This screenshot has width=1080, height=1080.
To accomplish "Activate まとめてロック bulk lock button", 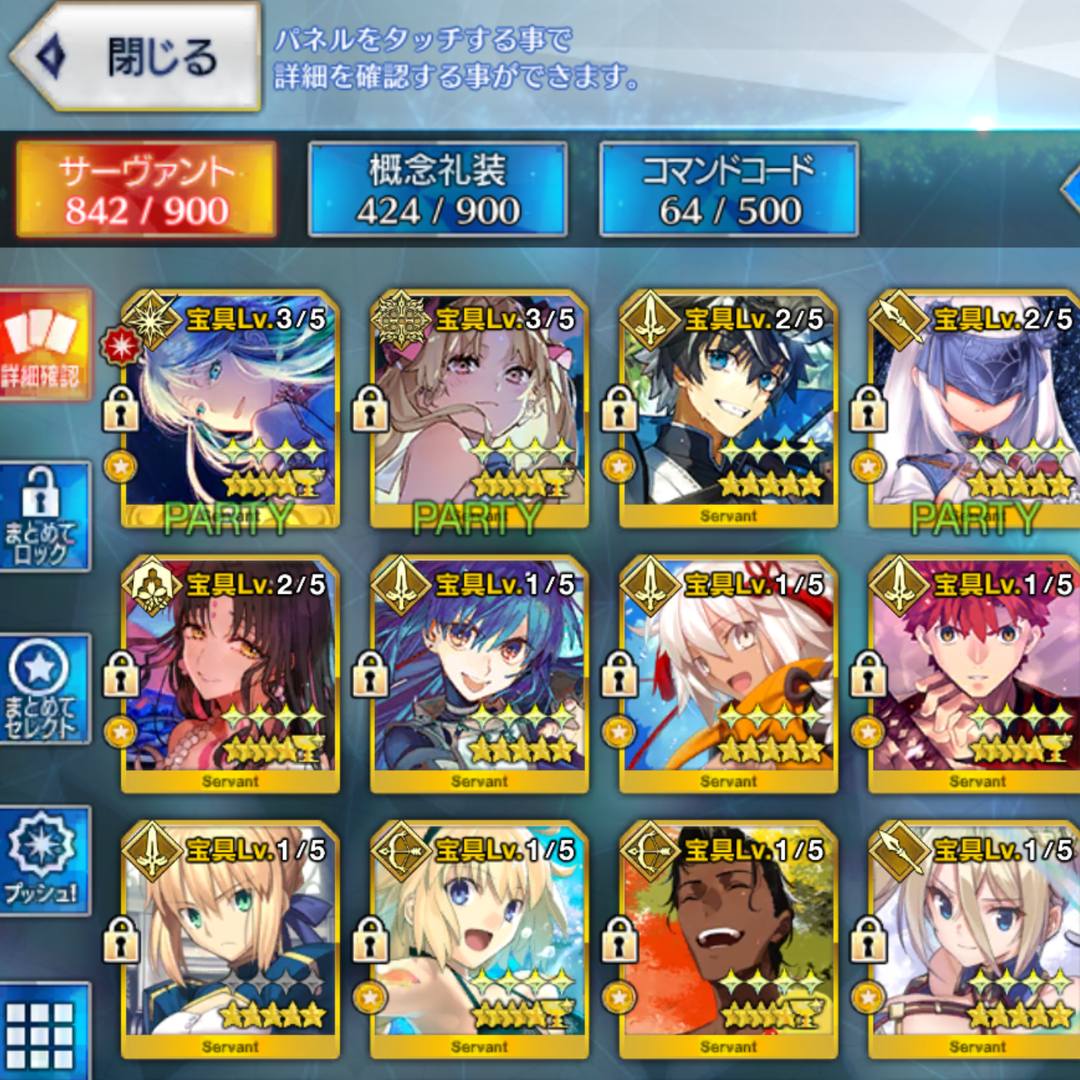I will pos(46,516).
